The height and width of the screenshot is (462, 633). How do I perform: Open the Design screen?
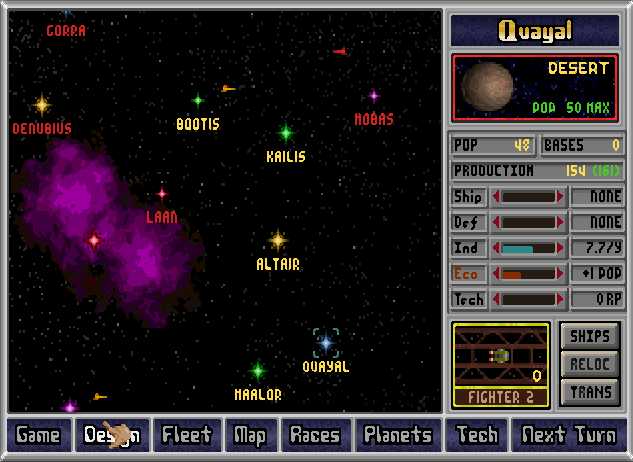point(111,435)
